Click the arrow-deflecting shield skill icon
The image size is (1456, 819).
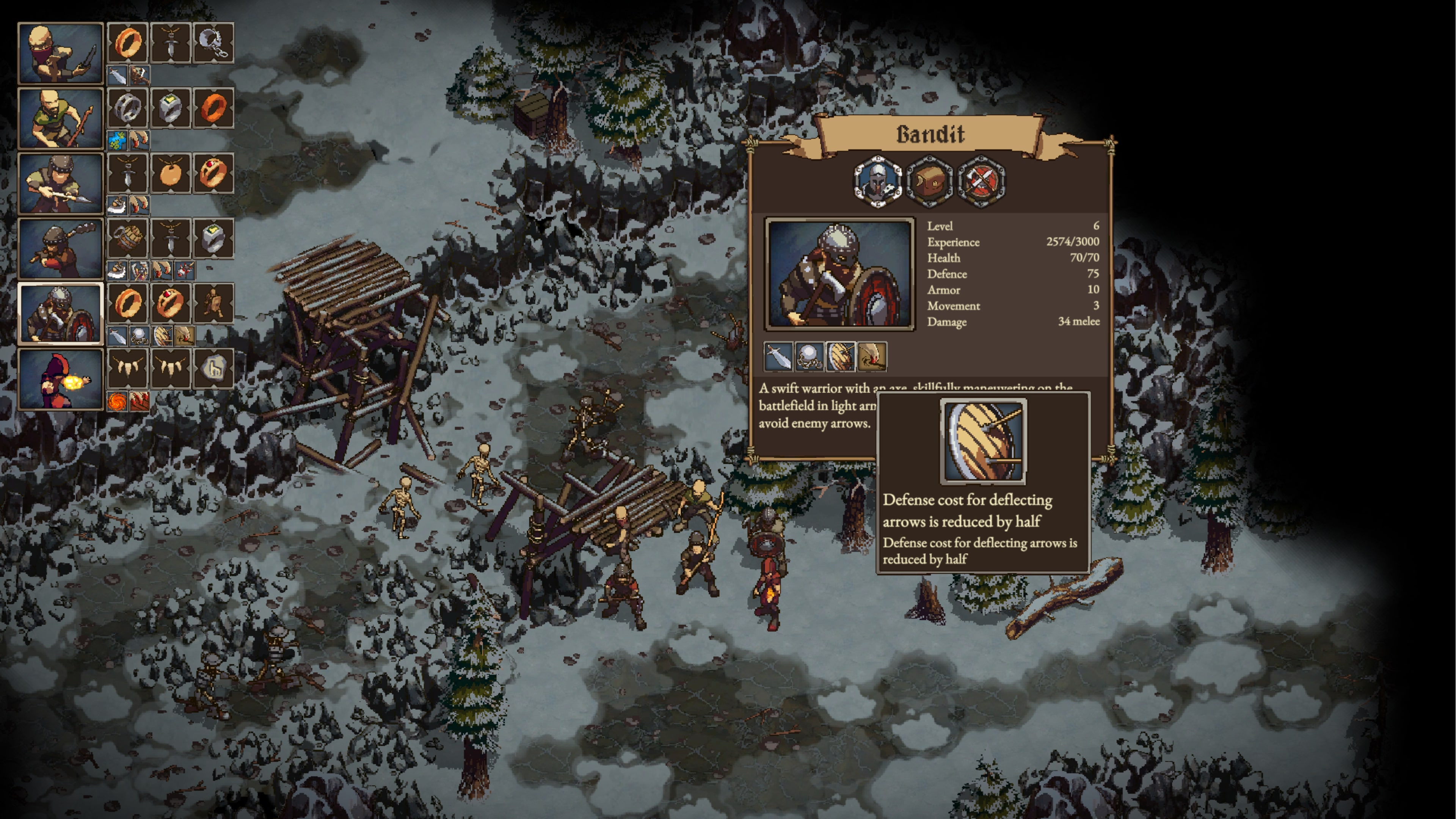tap(841, 357)
